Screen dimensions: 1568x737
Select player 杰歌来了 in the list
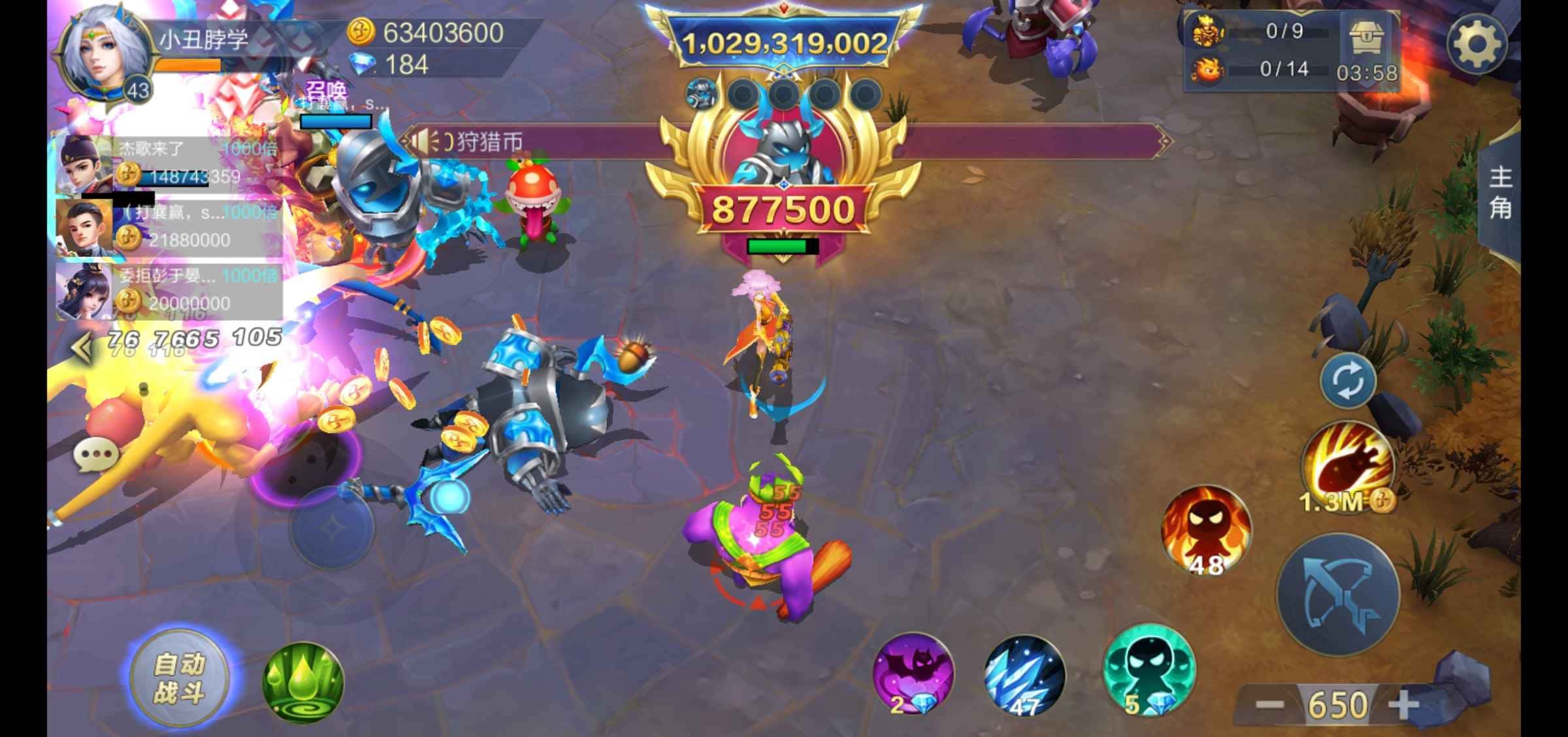[169, 163]
